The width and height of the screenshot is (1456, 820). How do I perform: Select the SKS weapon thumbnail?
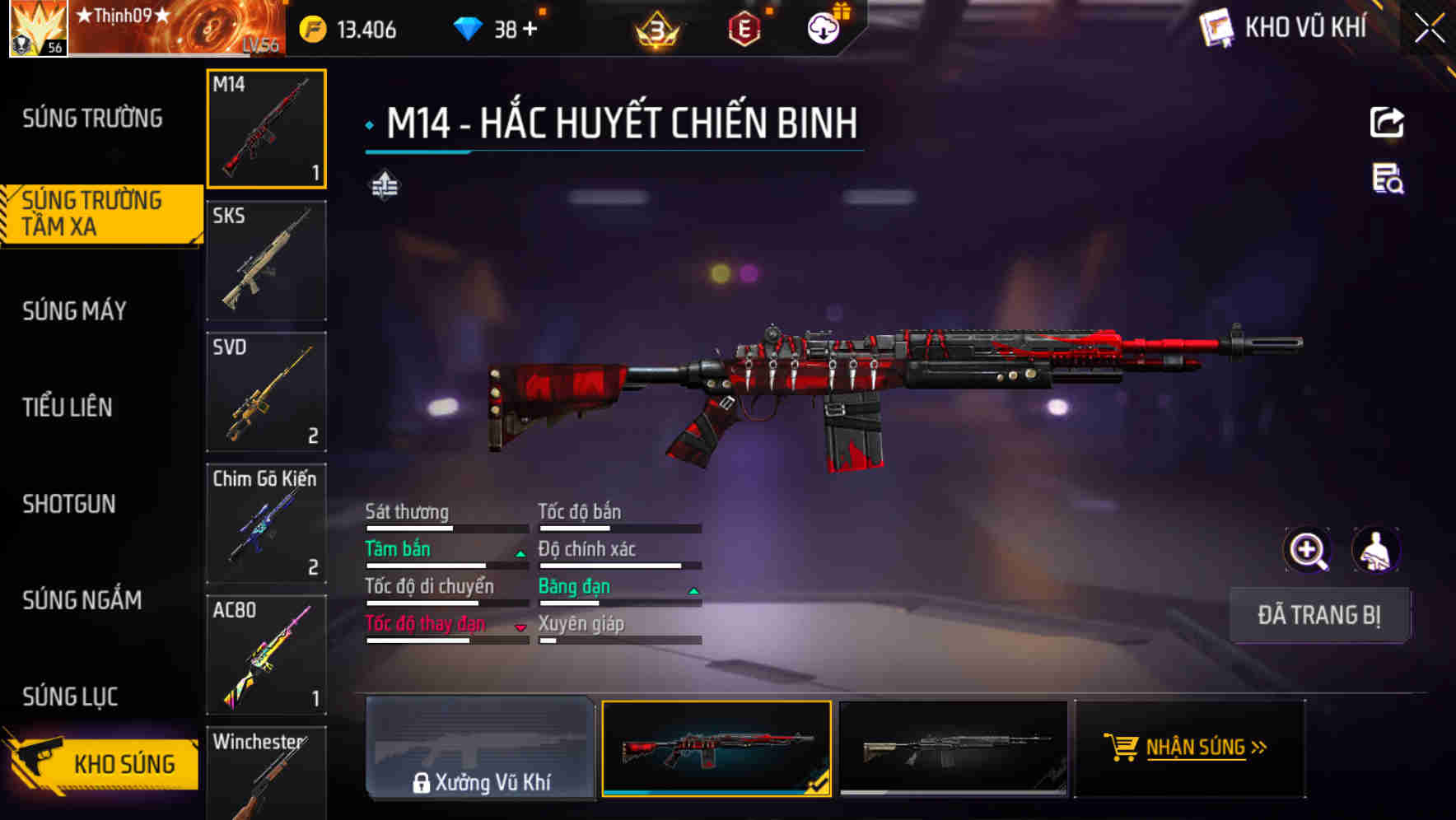tap(266, 260)
